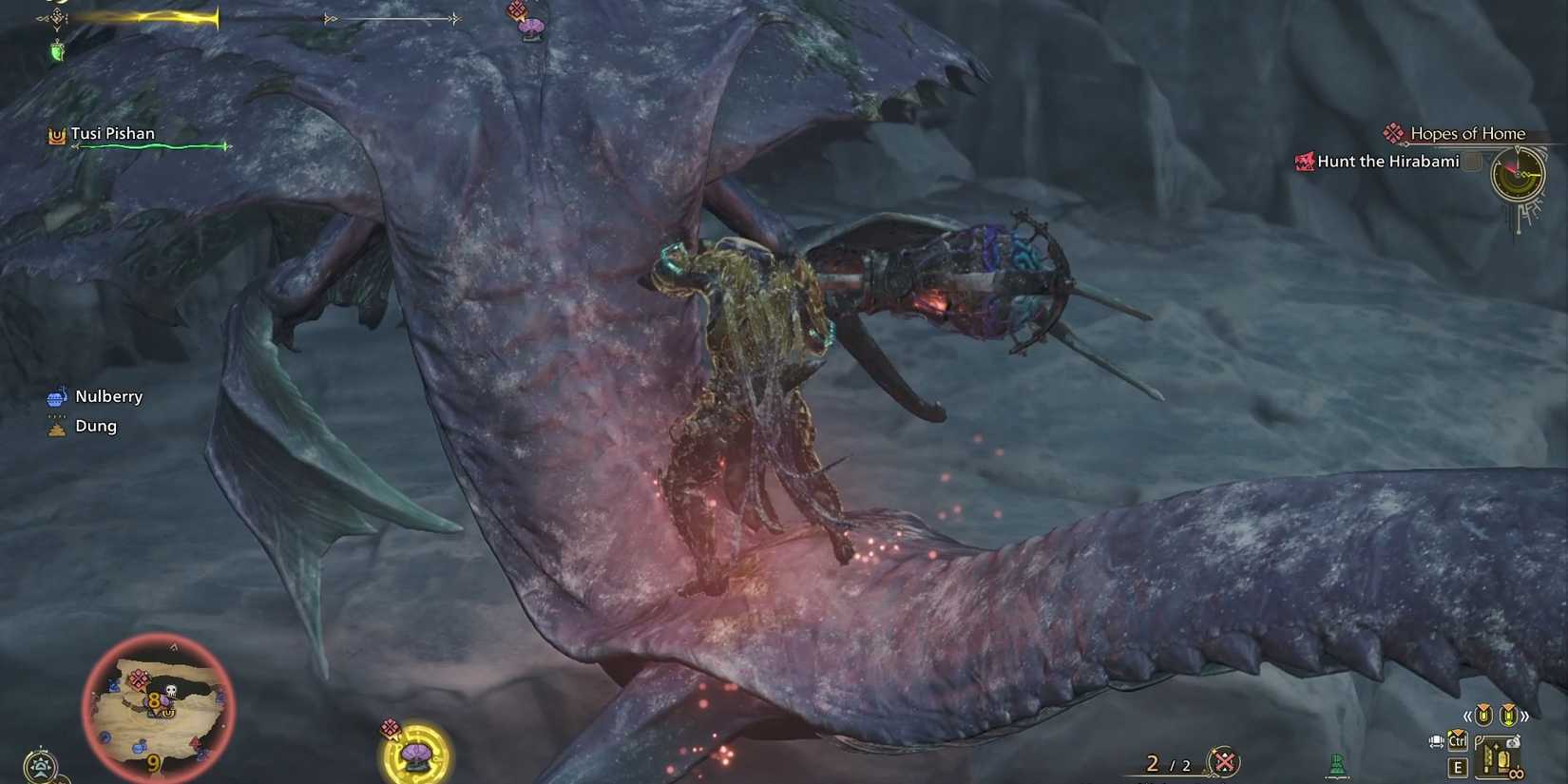Click the Hunt the Hirabami monster icon
The height and width of the screenshot is (784, 1568).
1302,162
